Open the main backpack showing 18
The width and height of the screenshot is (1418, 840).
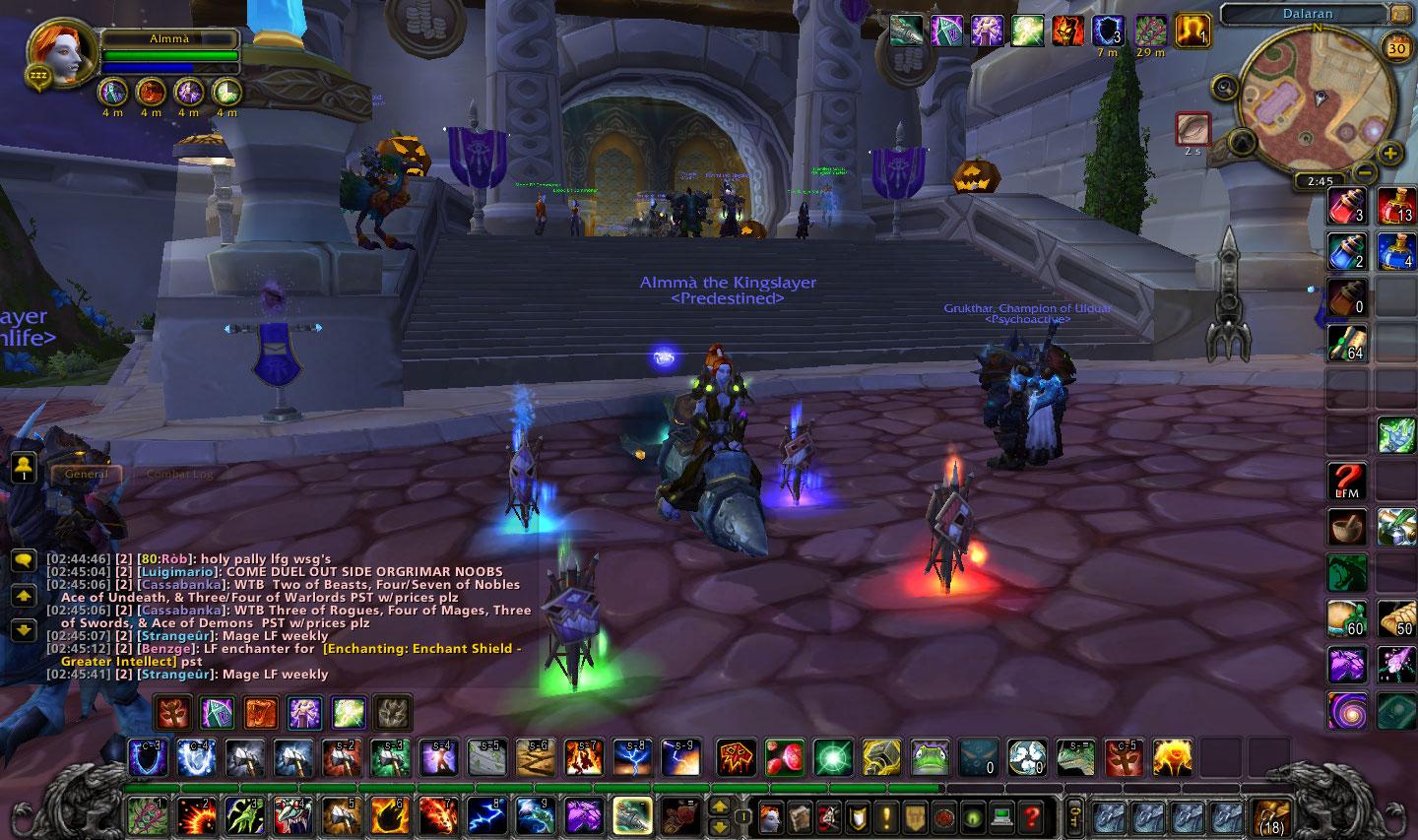point(1271,816)
